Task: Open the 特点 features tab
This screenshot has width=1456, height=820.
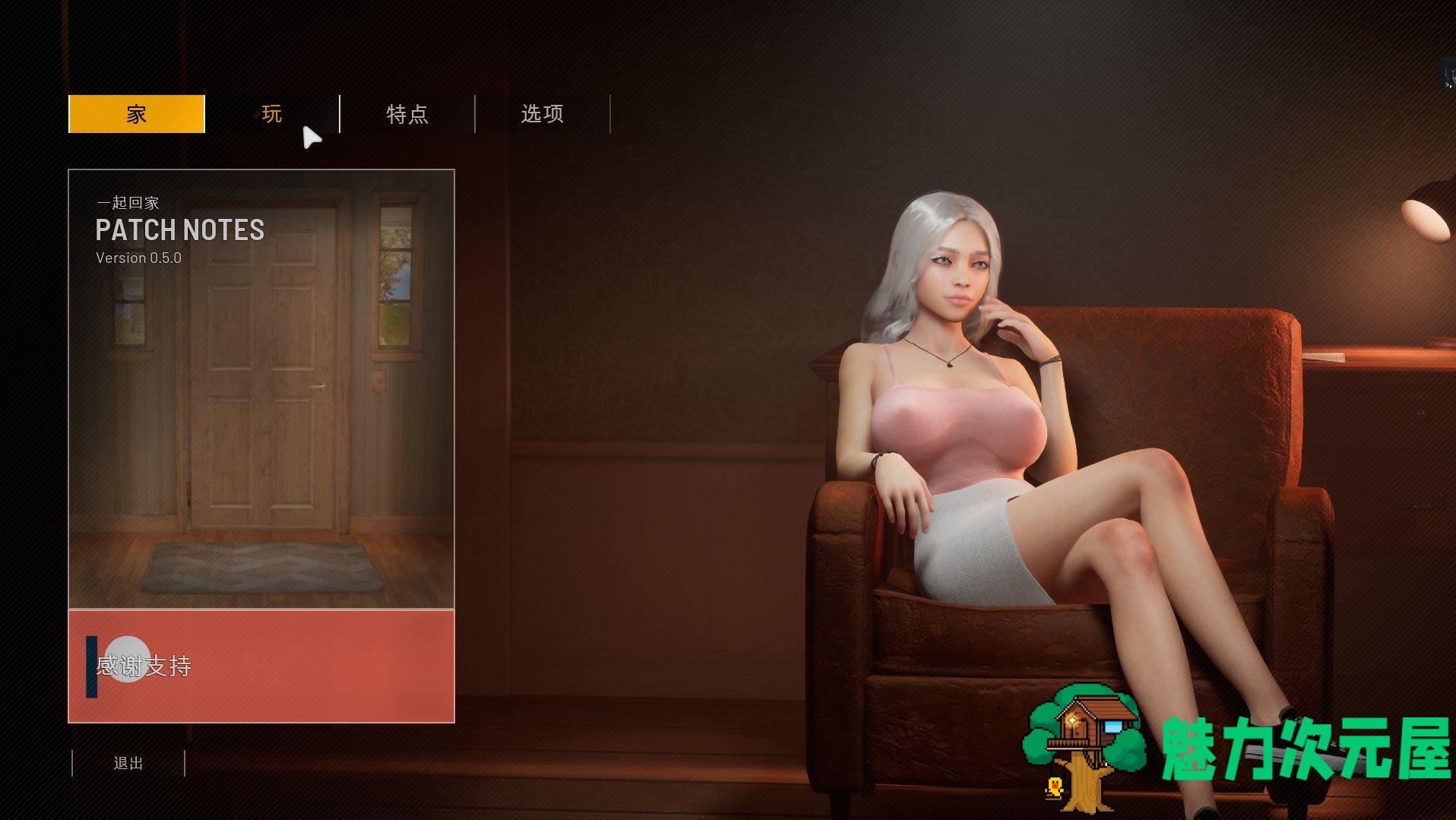Action: [x=407, y=114]
